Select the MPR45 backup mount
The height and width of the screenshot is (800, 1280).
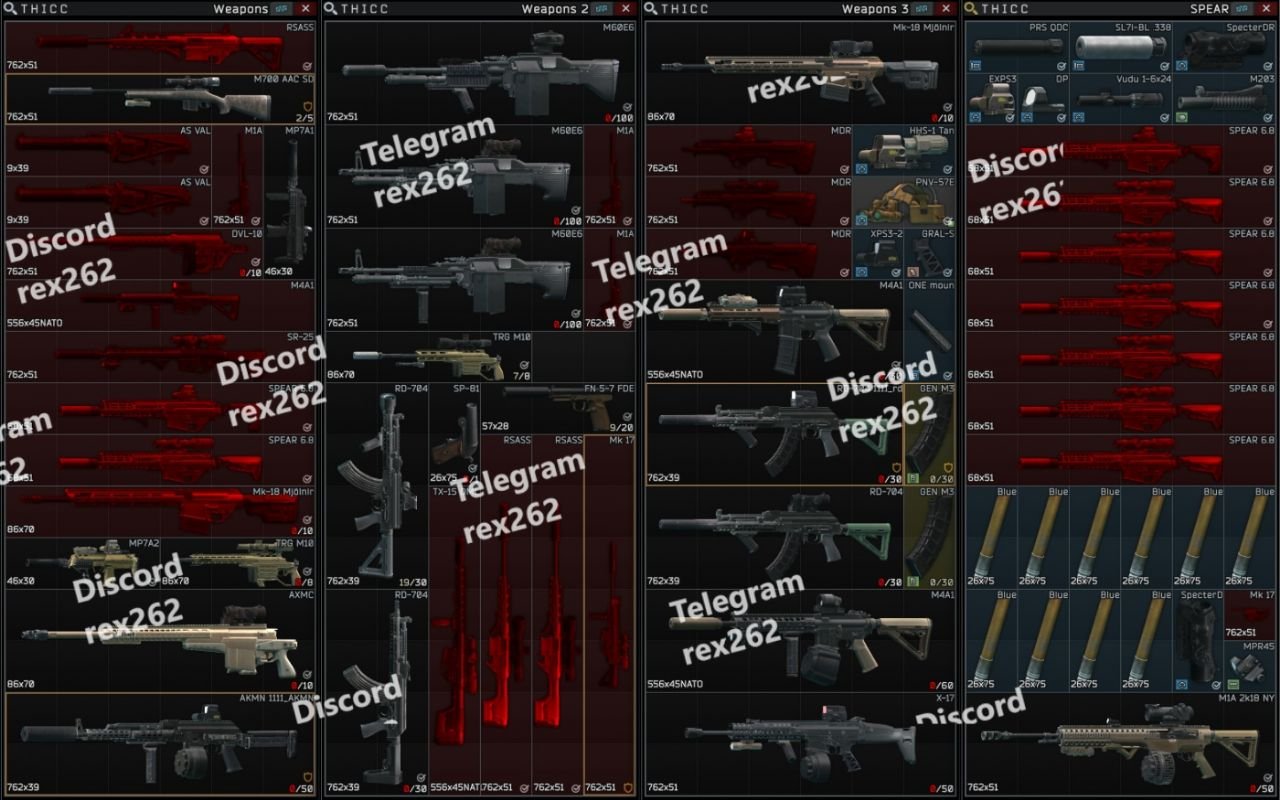point(1249,665)
